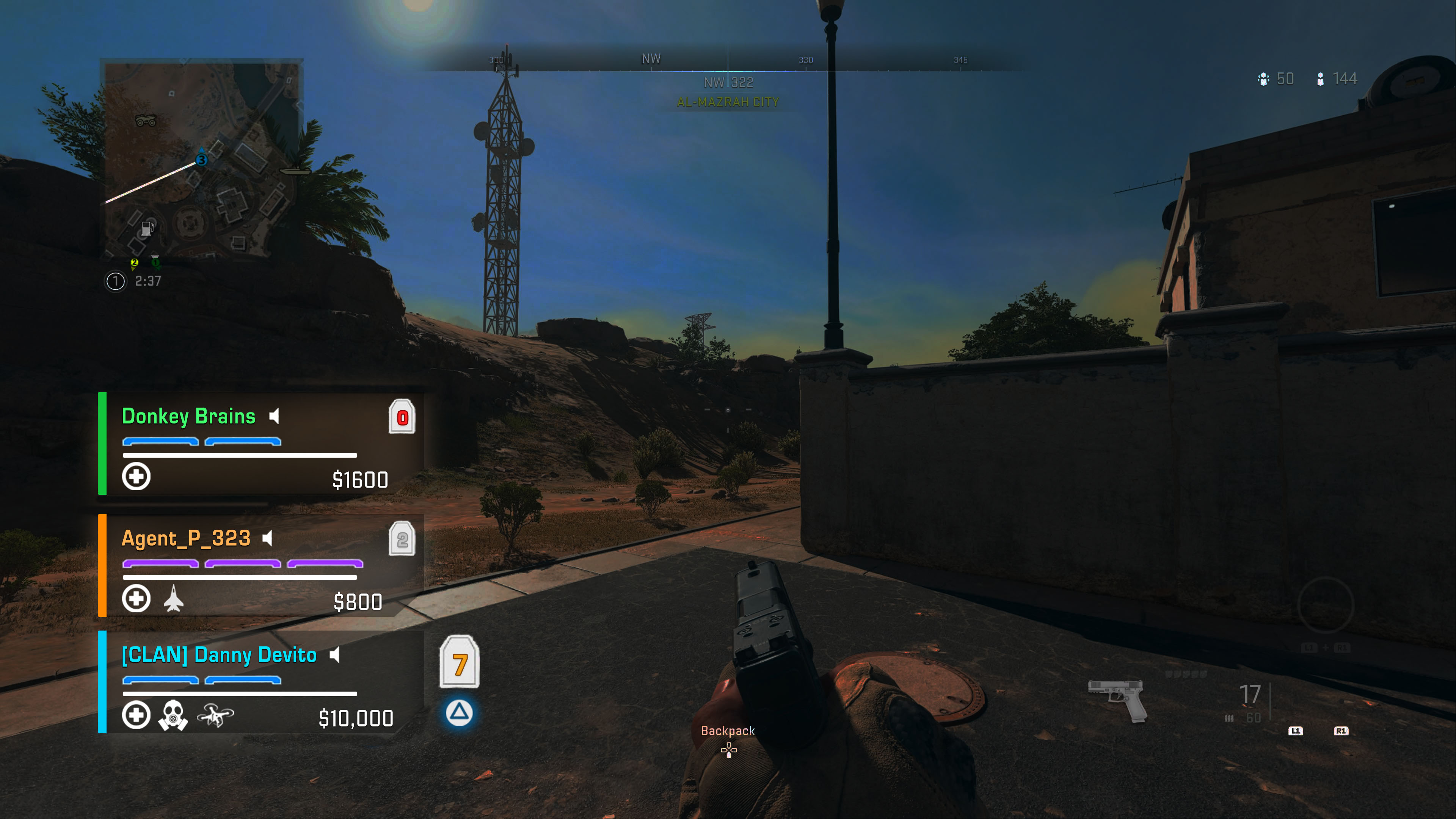Click Donkey Brains' $1600 cash amount
Screen dimensions: 1456x819
360,480
